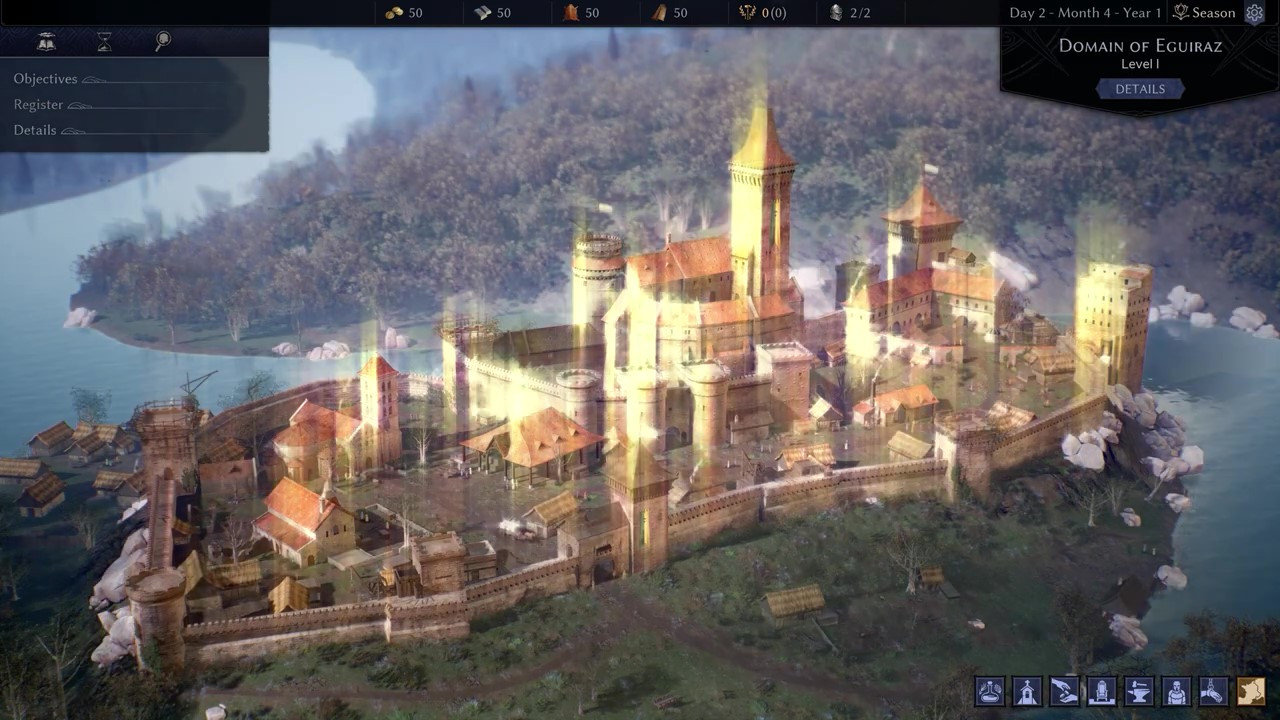Open the Objectives section
This screenshot has width=1280, height=720.
[x=45, y=79]
